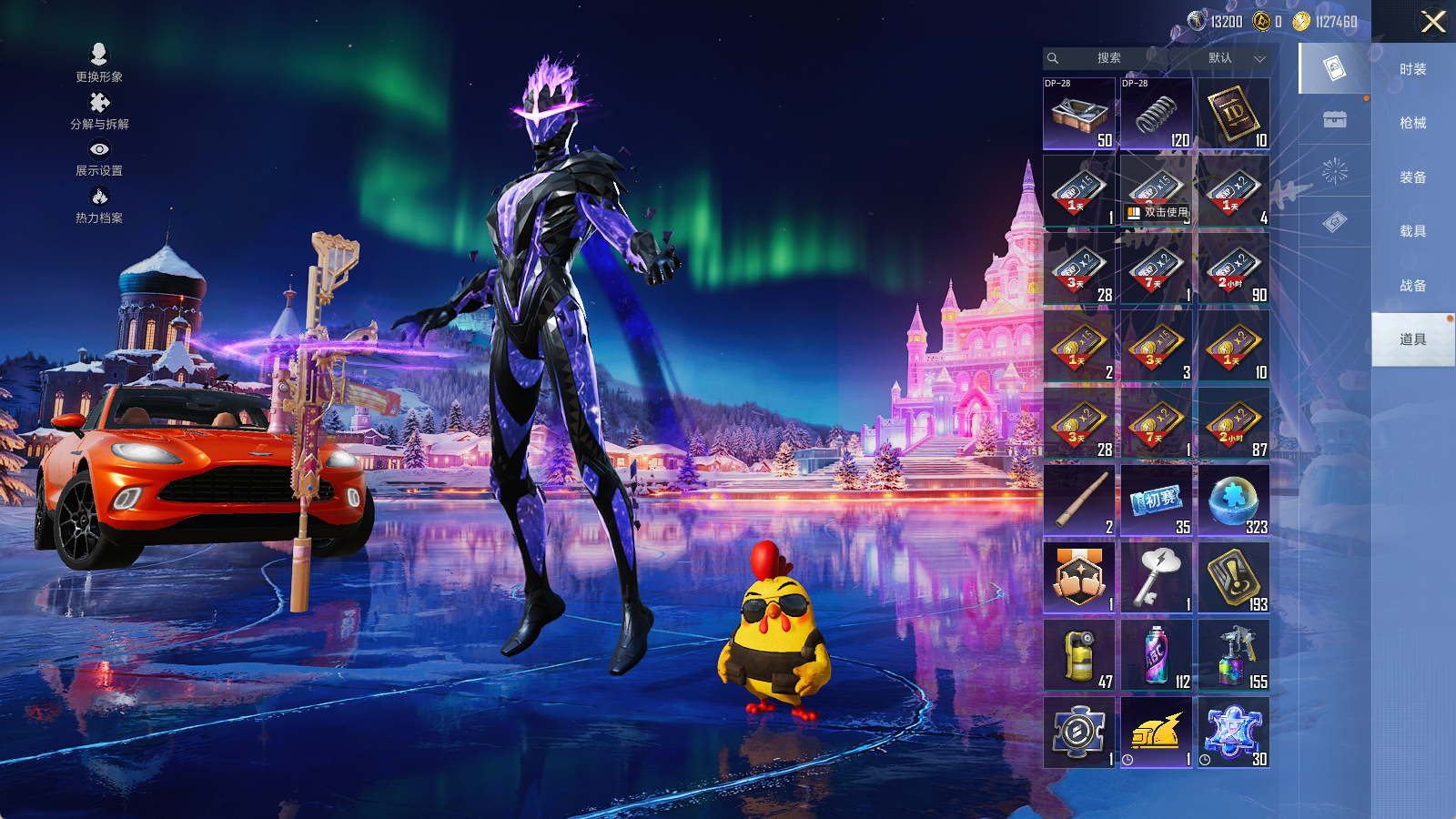Switch to the 战备 tab
This screenshot has width=1456, height=819.
pyautogui.click(x=1412, y=286)
